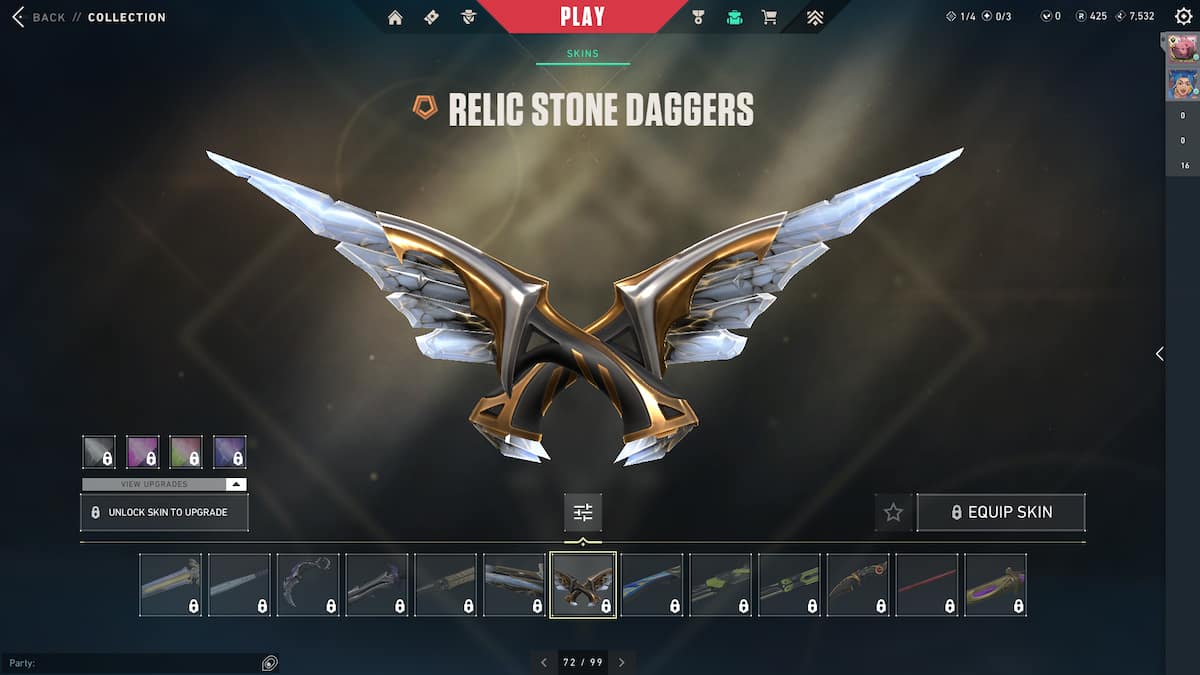
Task: Go to the next skins page
Action: [622, 662]
